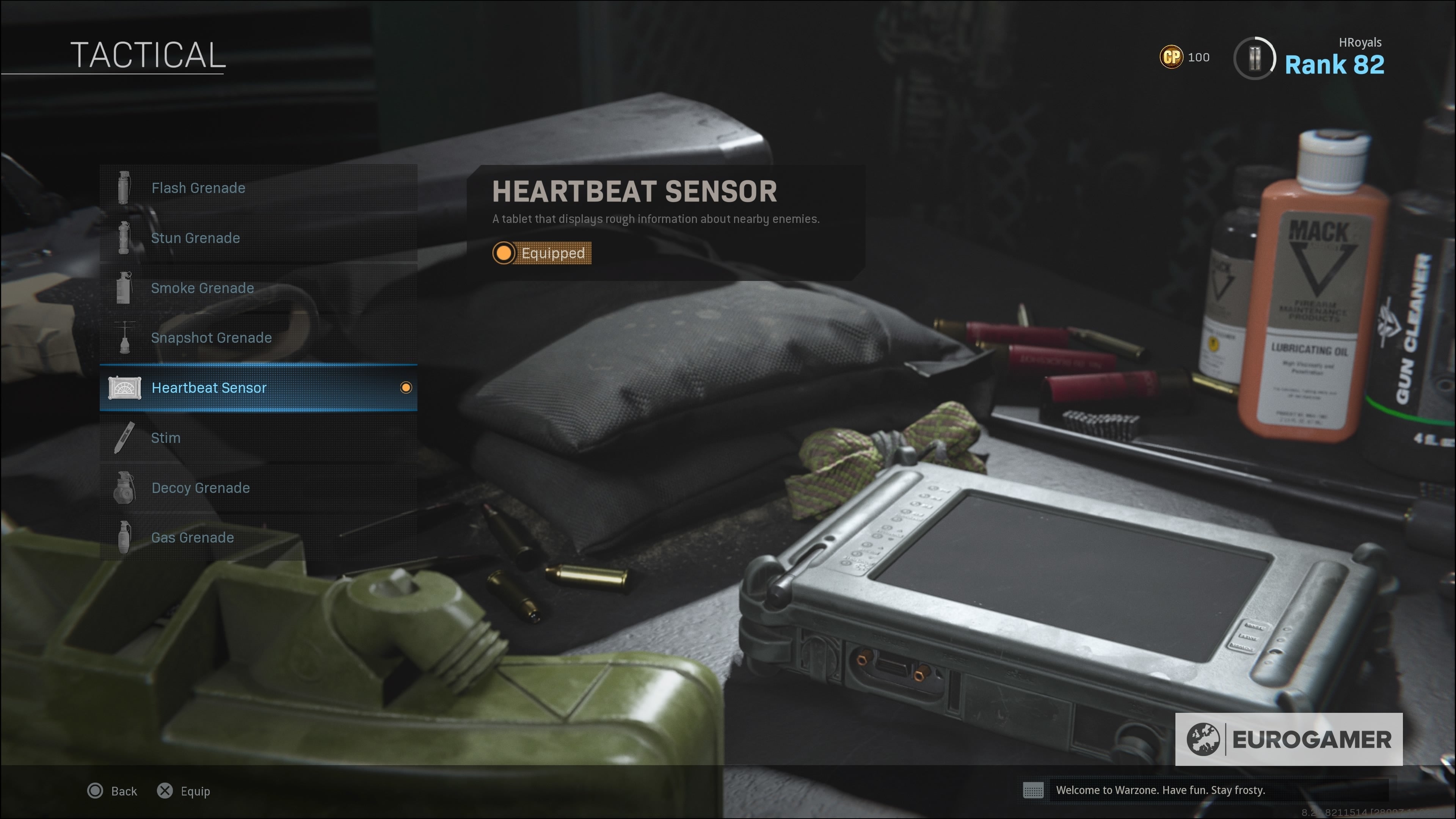Toggle the Equipped status indicator

pyautogui.click(x=541, y=253)
